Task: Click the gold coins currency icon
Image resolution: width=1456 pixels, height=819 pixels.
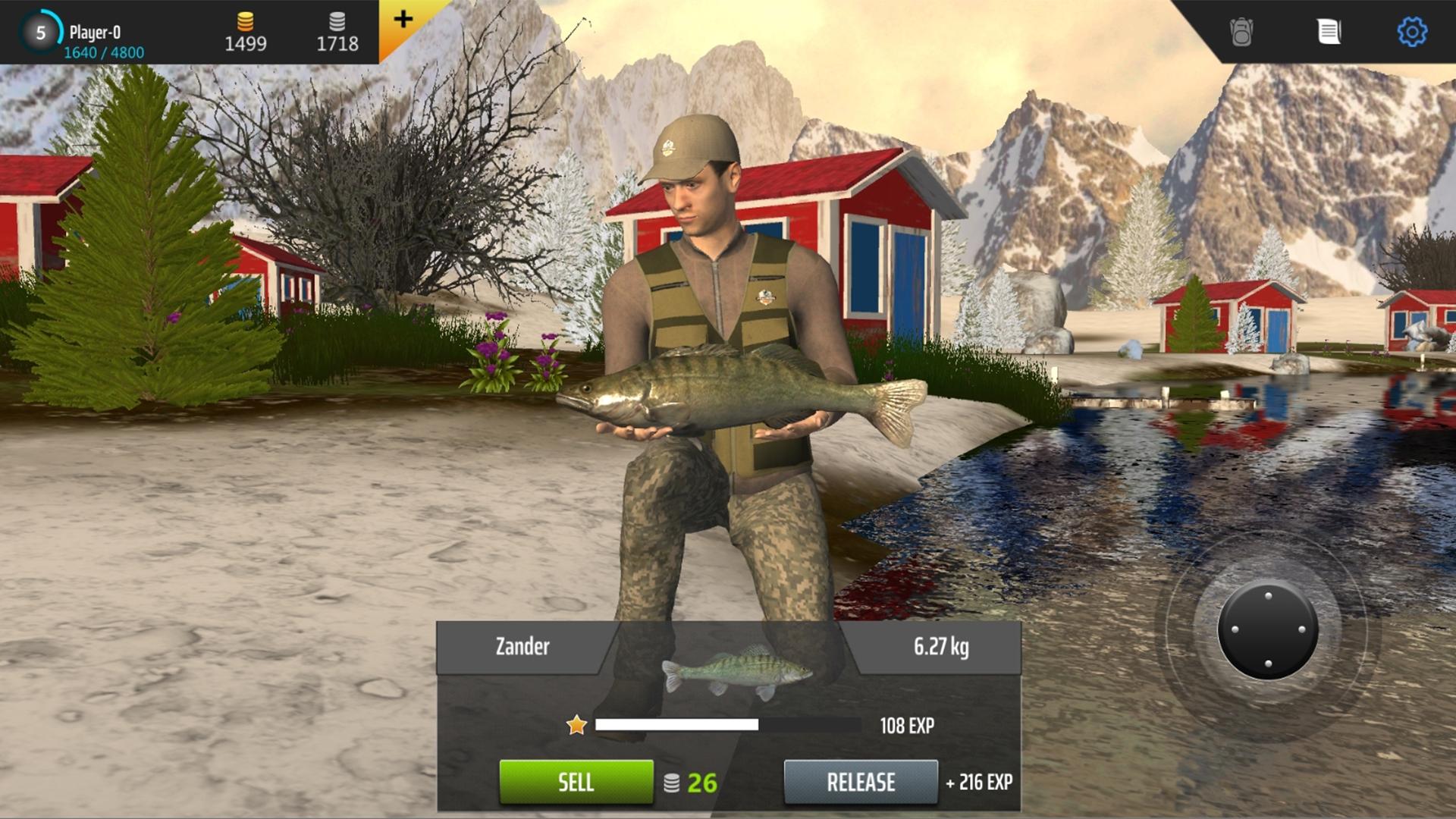Action: pos(247,23)
